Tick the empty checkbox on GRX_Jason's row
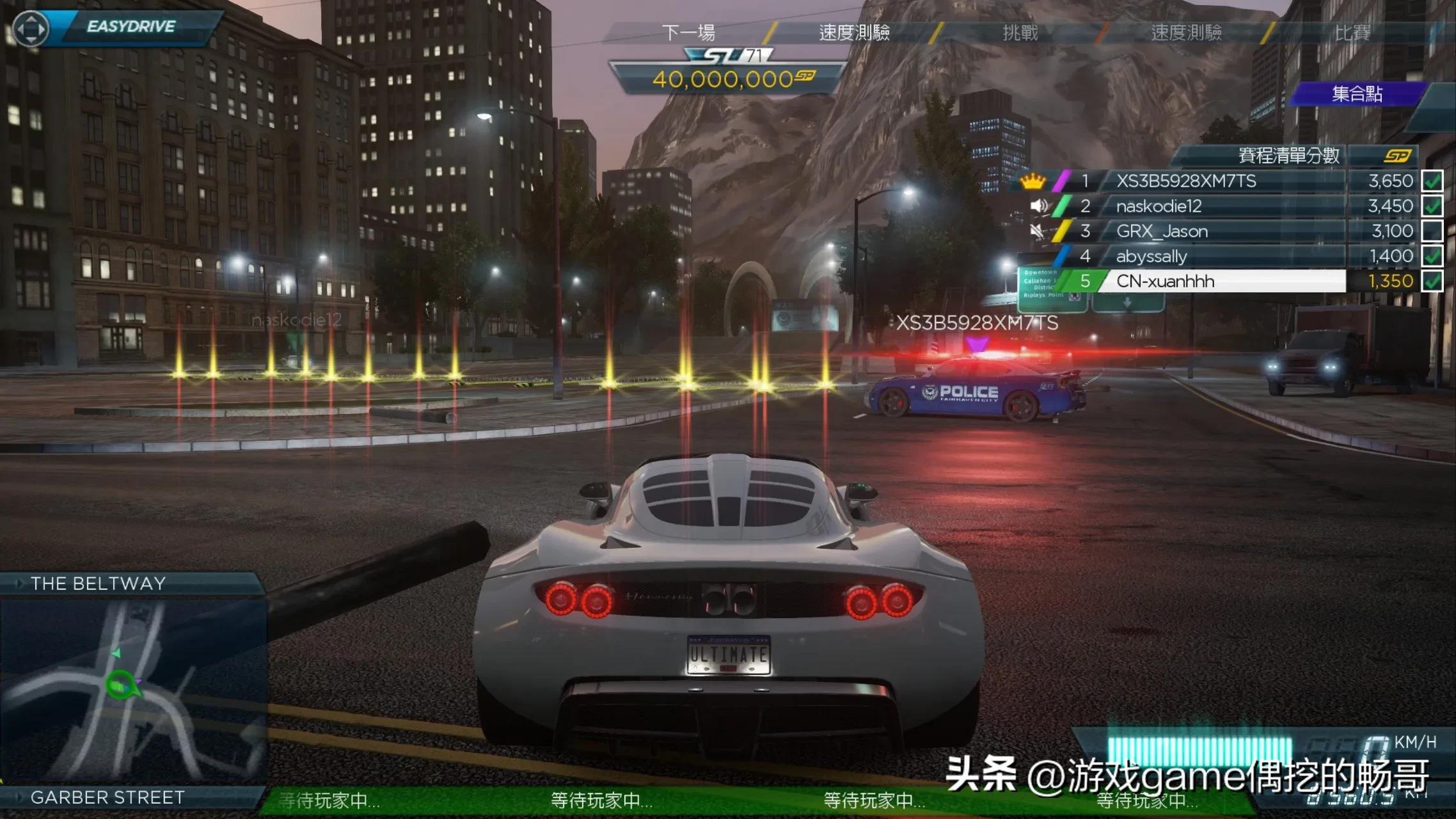1456x819 pixels. coord(1432,231)
